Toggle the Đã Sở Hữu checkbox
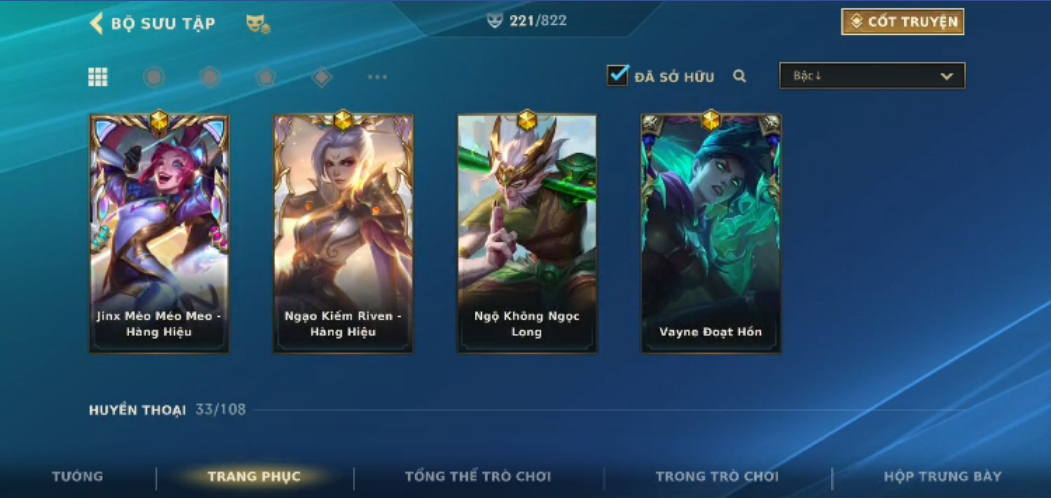This screenshot has height=498, width=1051. coord(618,75)
